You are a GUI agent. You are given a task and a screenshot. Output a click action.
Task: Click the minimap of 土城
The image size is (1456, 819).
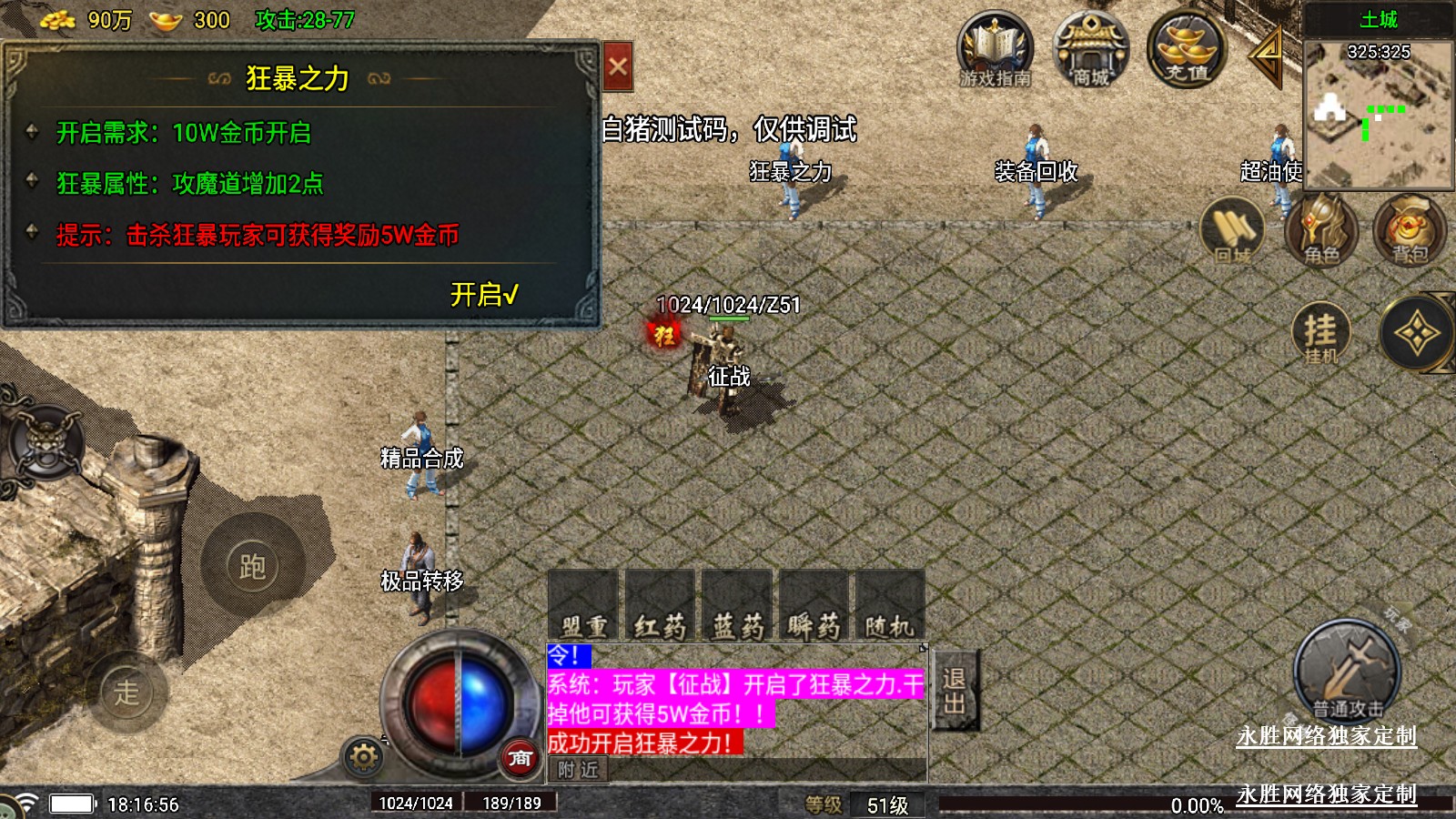(x=1378, y=114)
